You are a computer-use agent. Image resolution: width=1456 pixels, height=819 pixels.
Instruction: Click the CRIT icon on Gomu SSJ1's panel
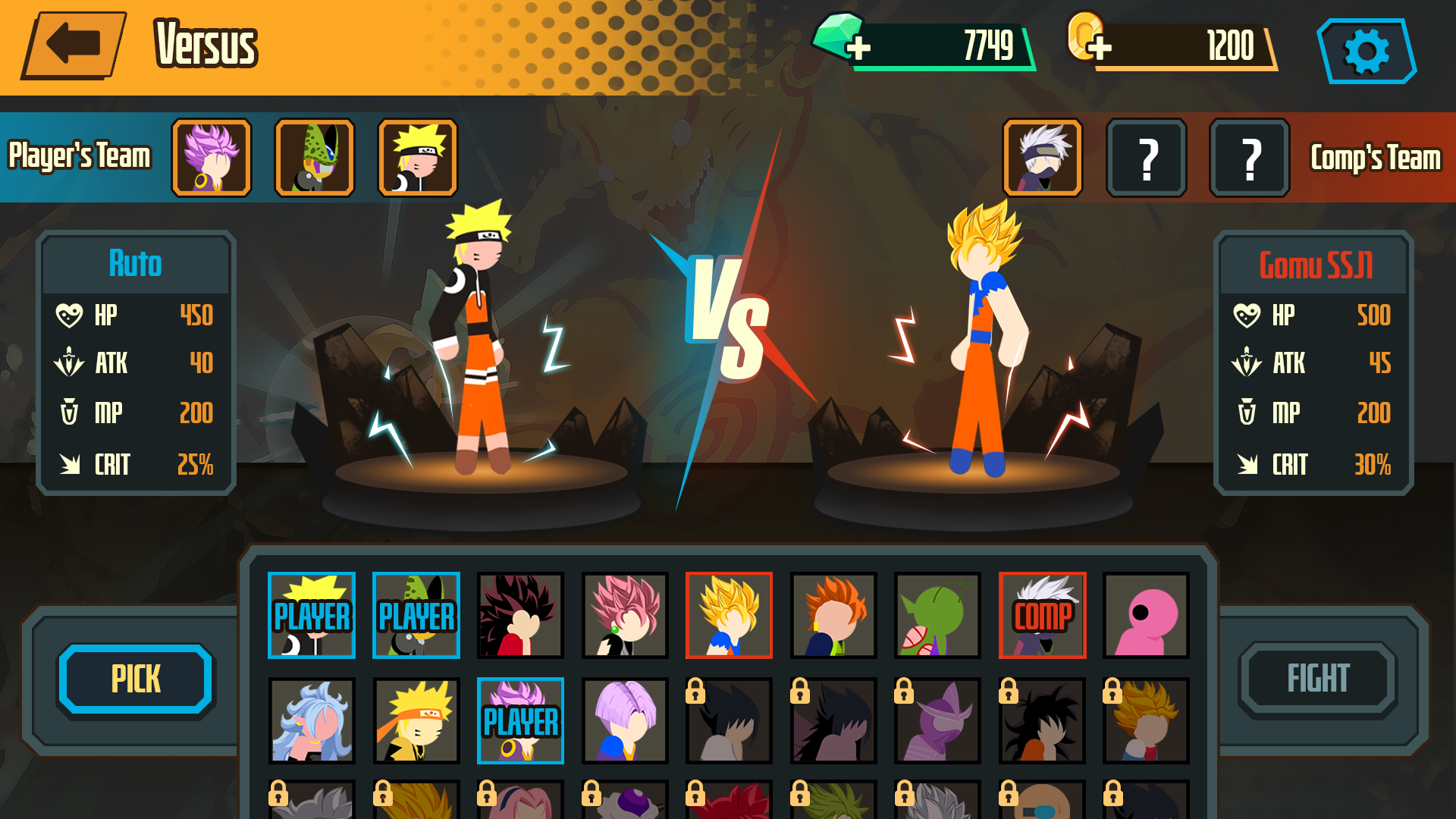[1247, 465]
